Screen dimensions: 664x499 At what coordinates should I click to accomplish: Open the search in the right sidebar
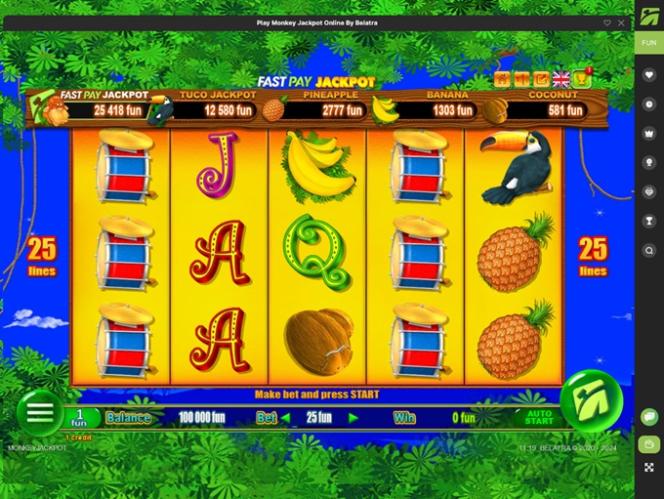coord(649,250)
